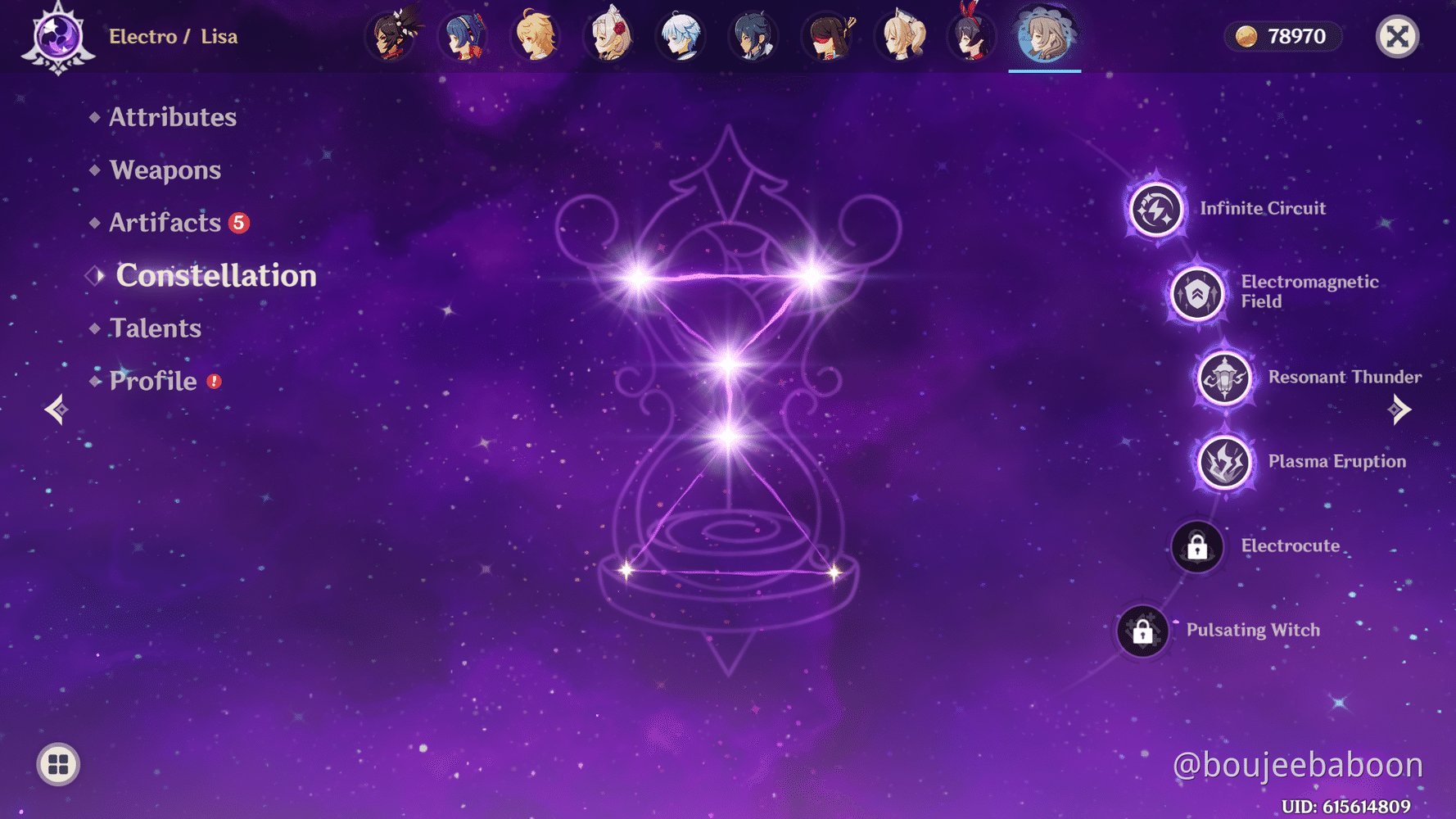
Task: Select Lisa's portrait in the character row
Action: 1044,34
